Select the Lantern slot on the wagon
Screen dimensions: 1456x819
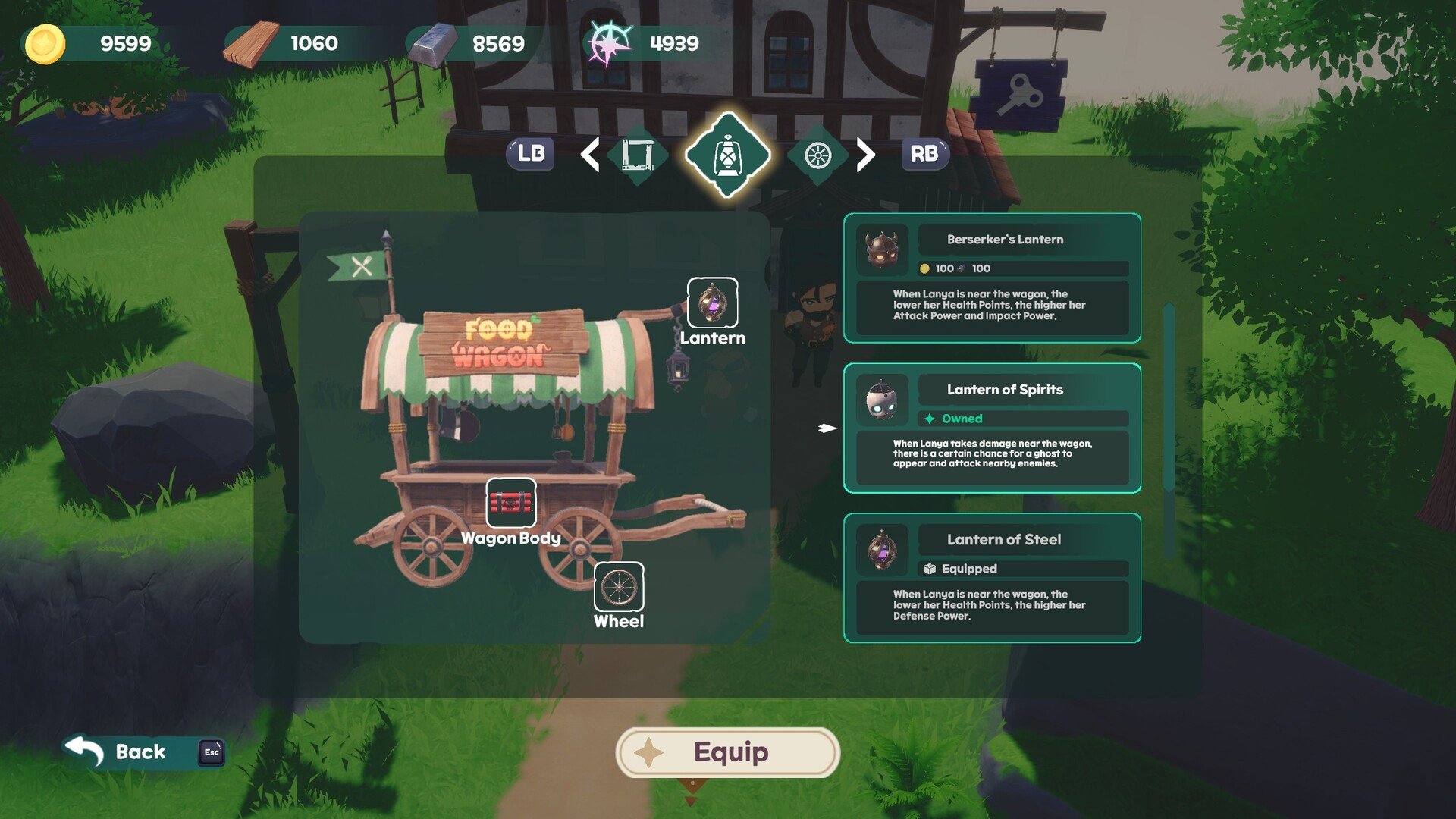coord(712,303)
